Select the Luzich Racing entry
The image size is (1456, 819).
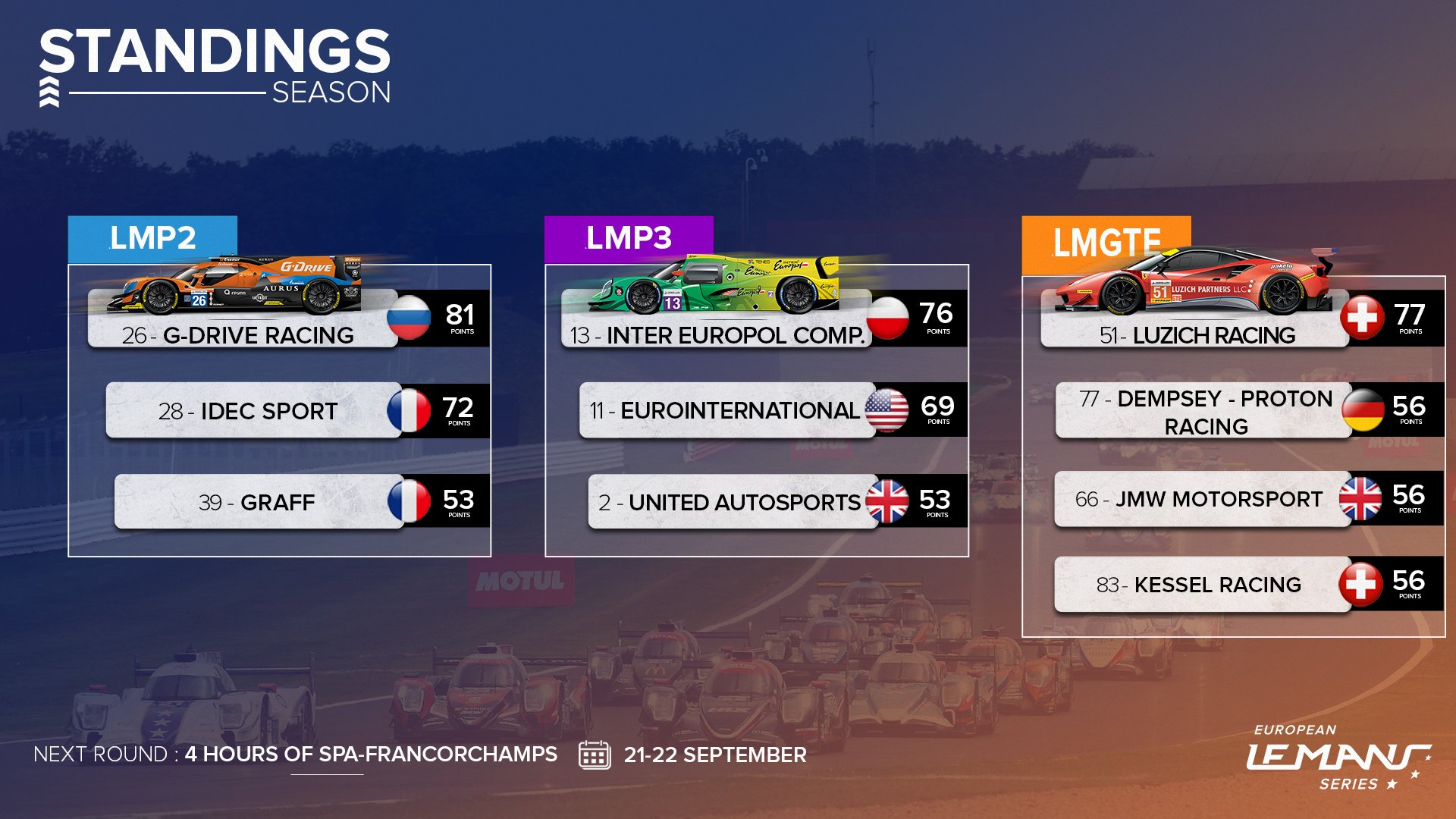coord(1197,334)
